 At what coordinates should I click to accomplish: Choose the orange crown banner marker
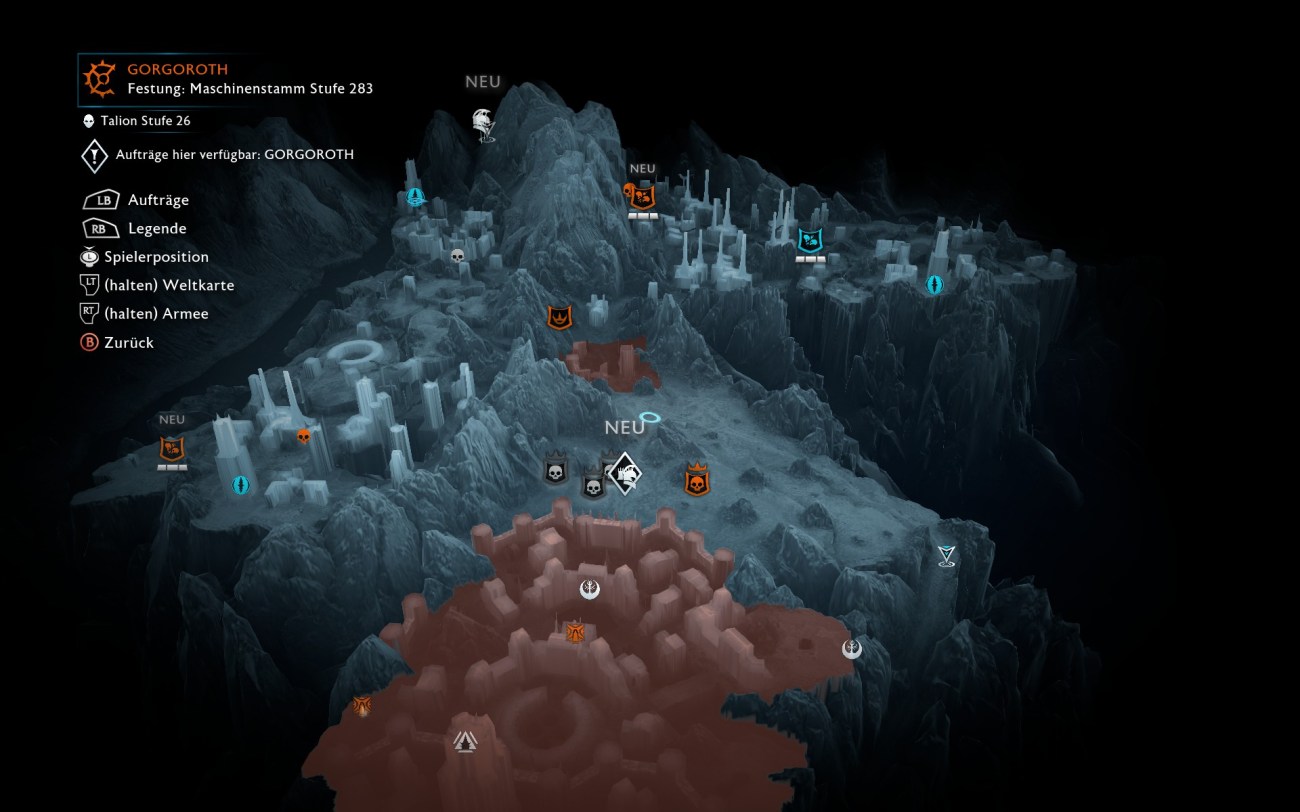click(x=559, y=318)
